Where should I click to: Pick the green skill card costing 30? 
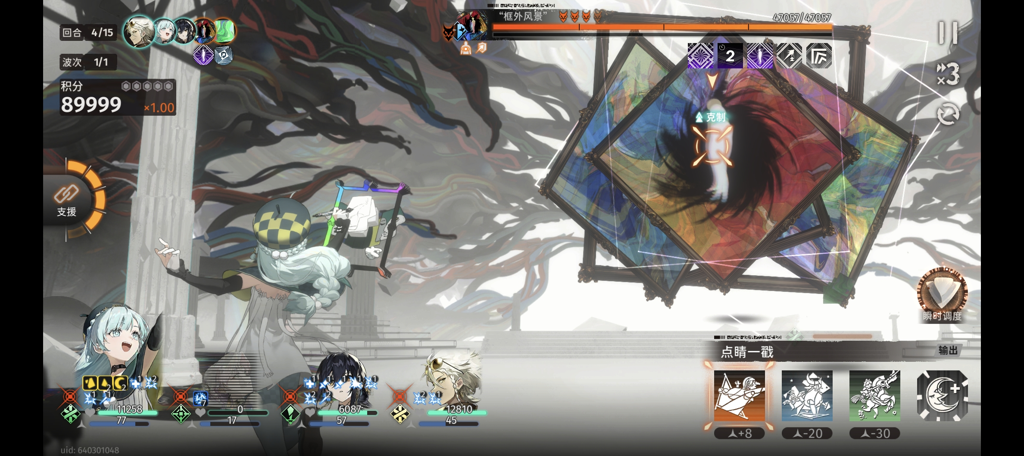874,395
